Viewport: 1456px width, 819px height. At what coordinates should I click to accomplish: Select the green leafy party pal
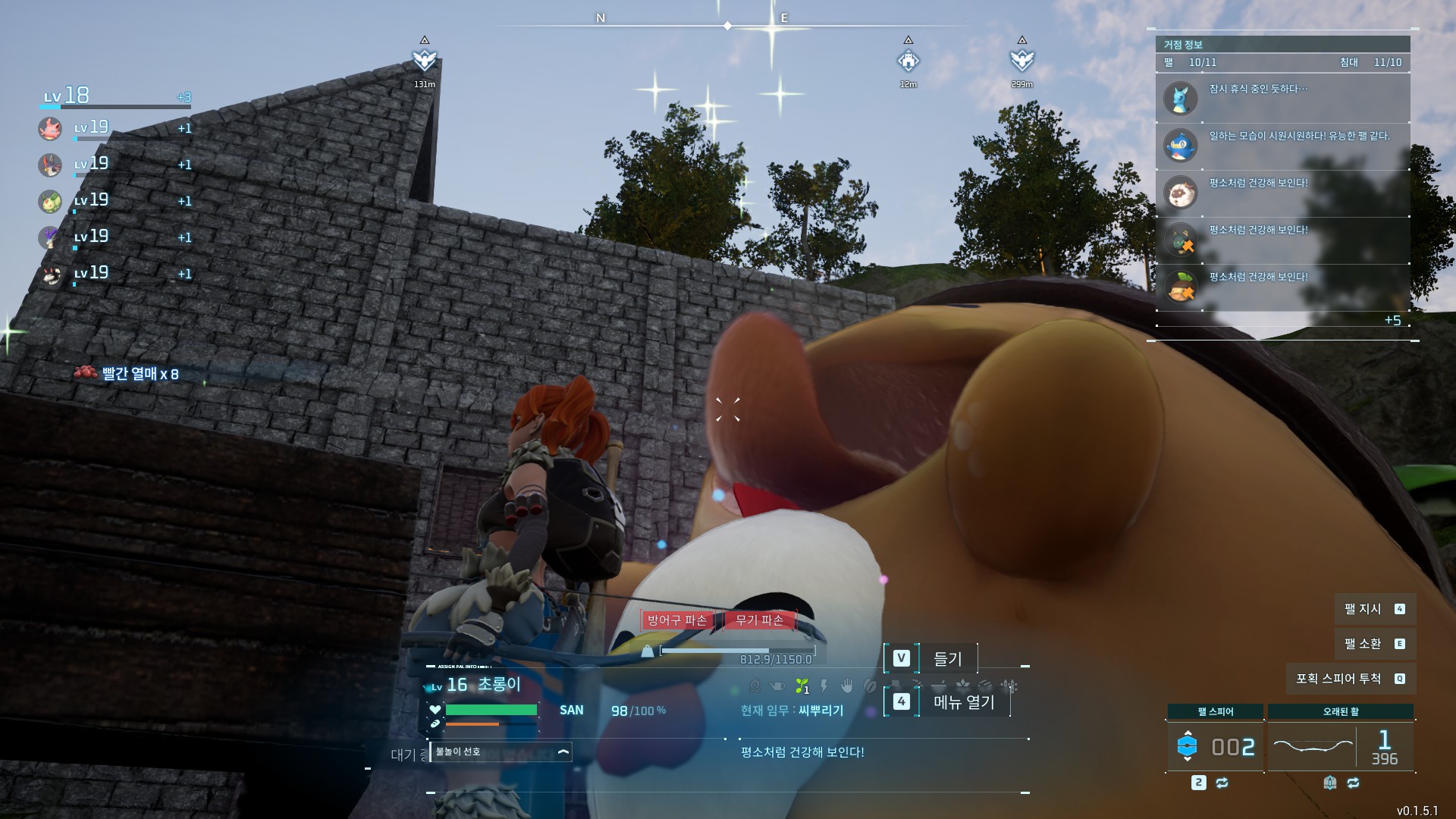[x=50, y=201]
